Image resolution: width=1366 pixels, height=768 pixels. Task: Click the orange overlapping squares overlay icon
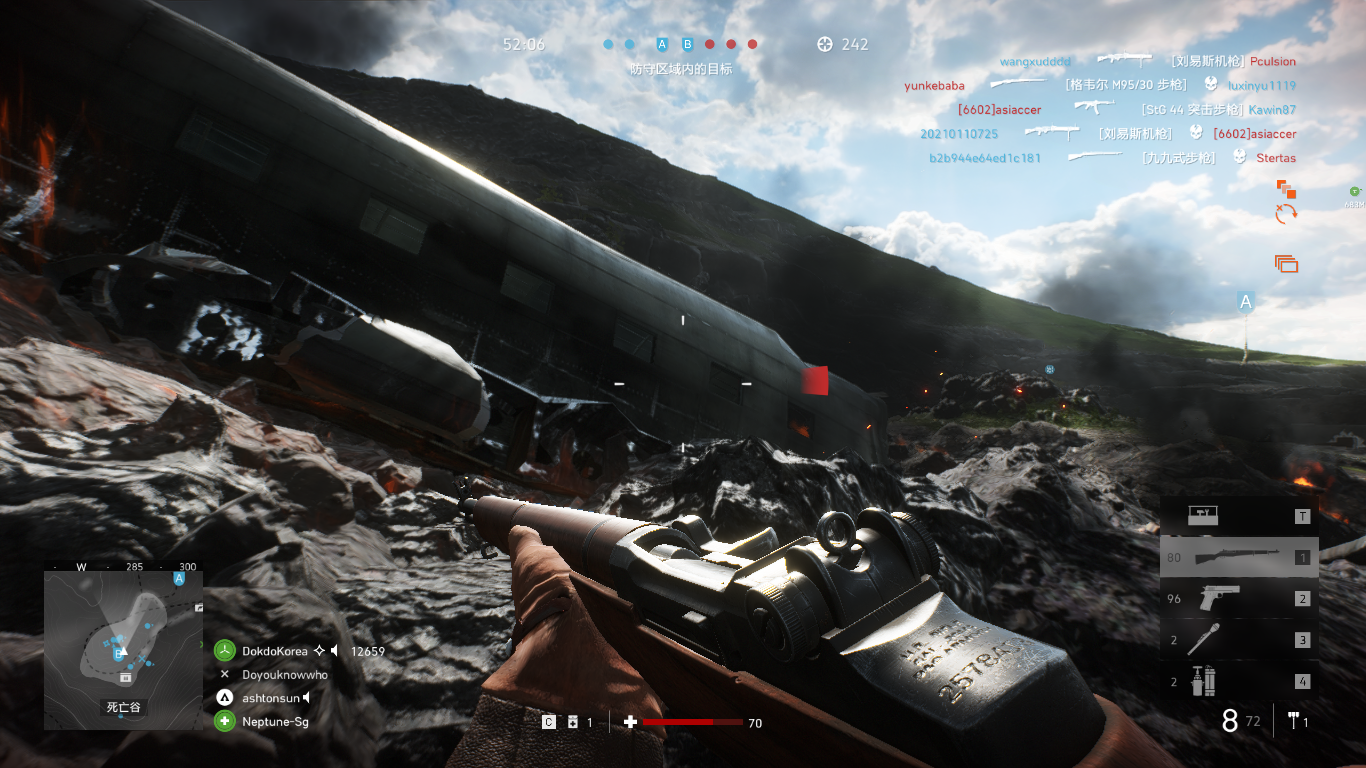point(1286,188)
